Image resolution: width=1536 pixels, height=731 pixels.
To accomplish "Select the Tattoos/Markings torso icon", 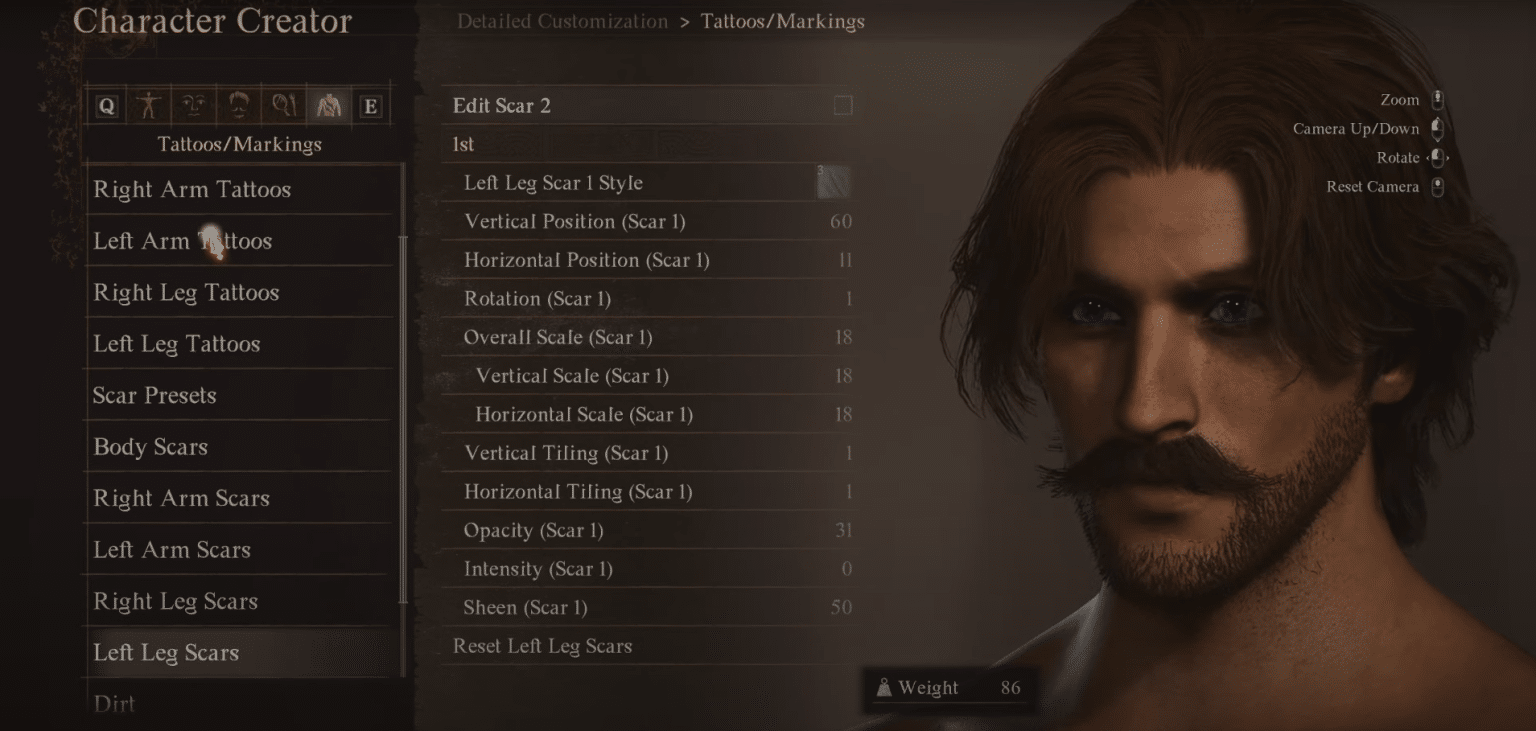I will tap(328, 105).
